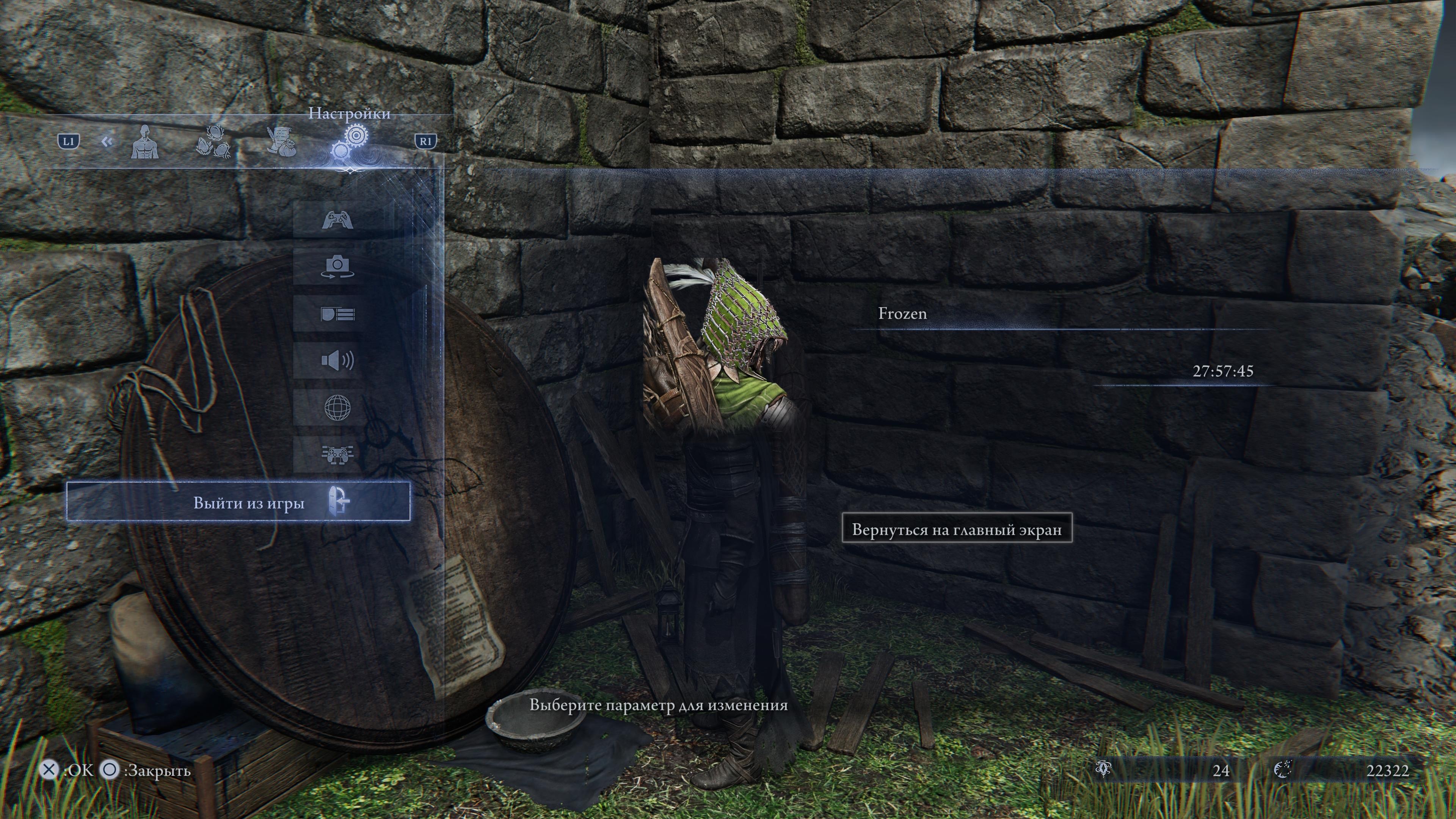
Task: Open the network globe settings entry
Action: click(337, 408)
